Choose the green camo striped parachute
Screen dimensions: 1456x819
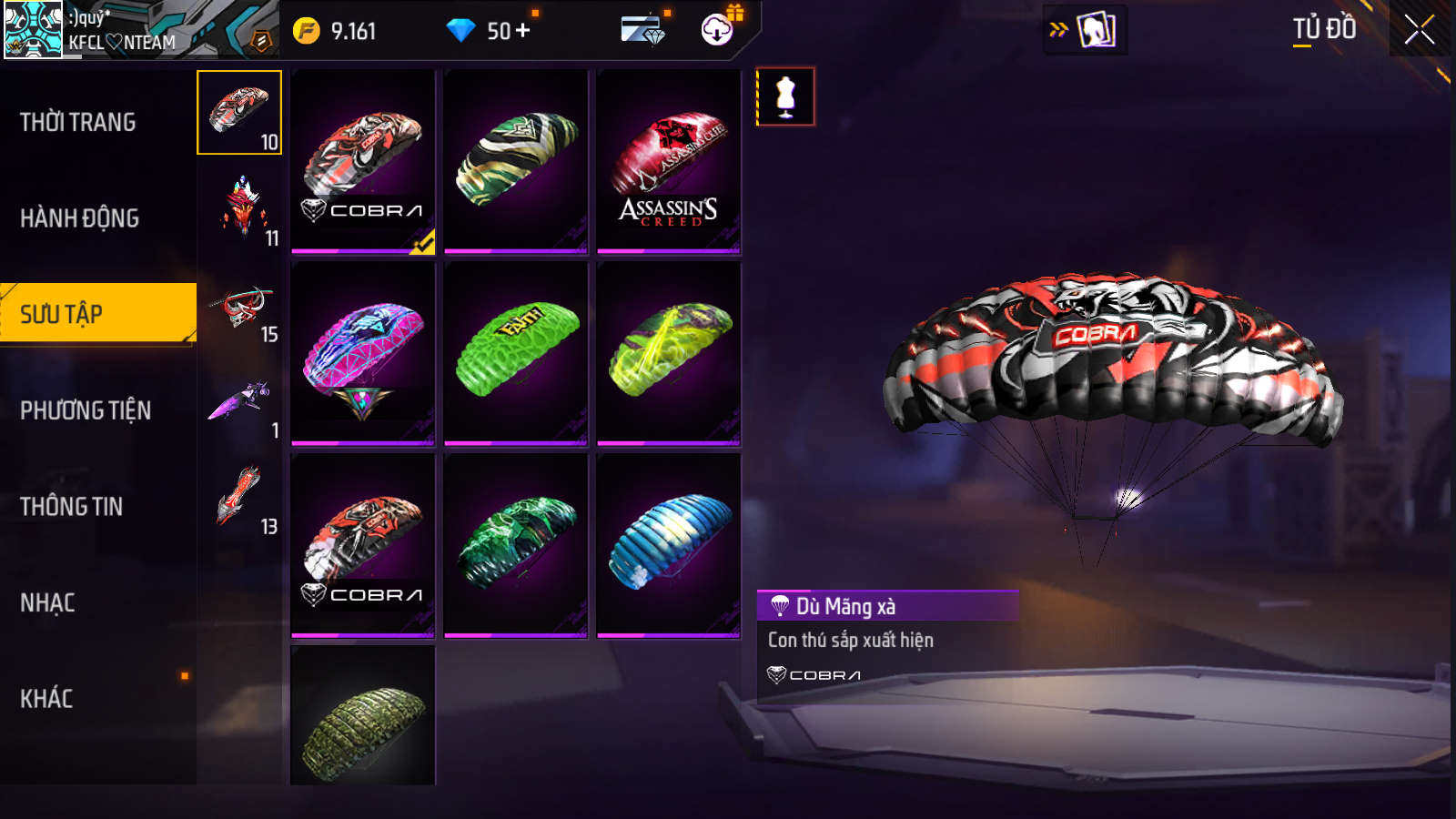516,162
